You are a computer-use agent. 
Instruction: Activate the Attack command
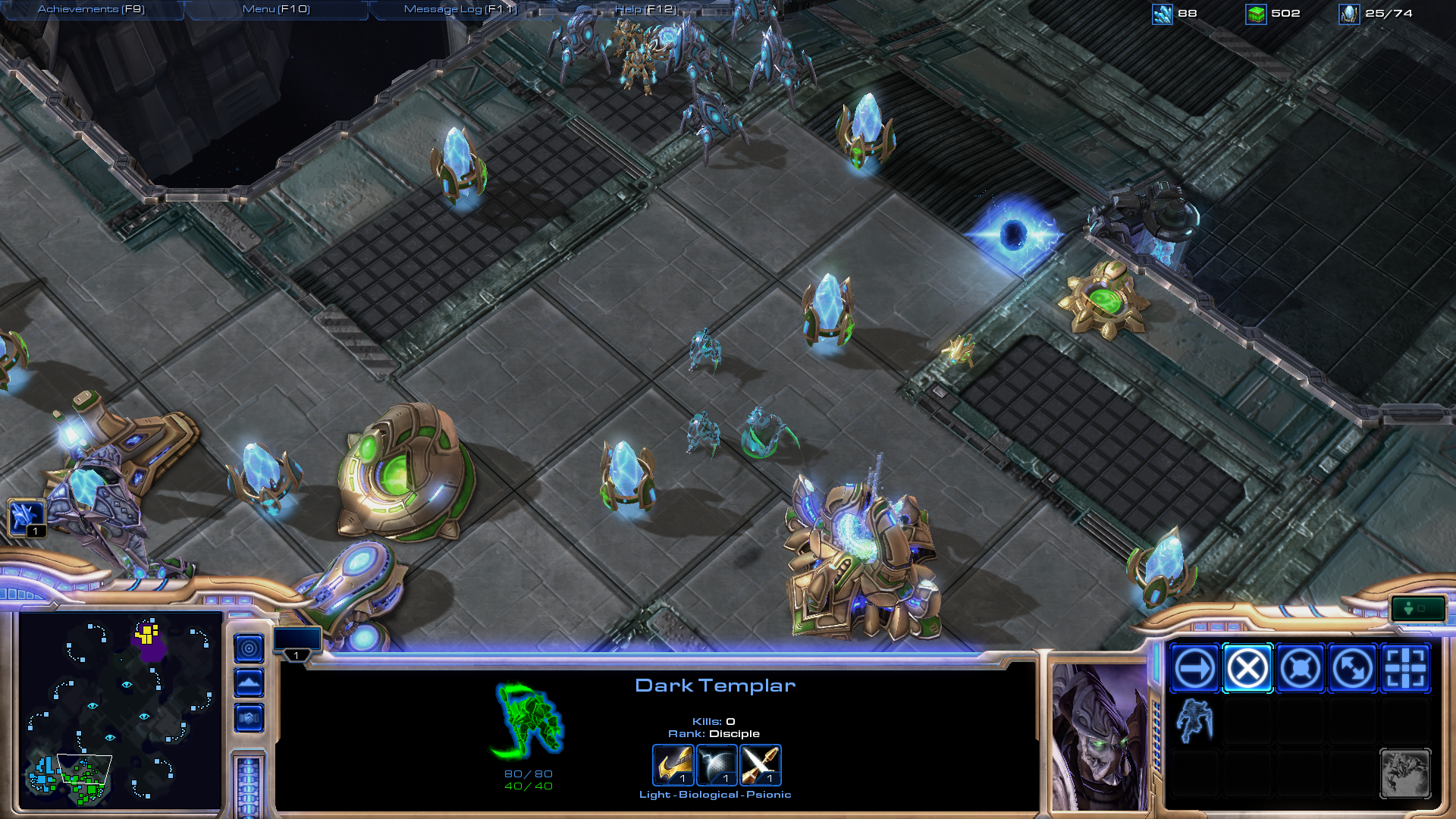click(x=1405, y=669)
